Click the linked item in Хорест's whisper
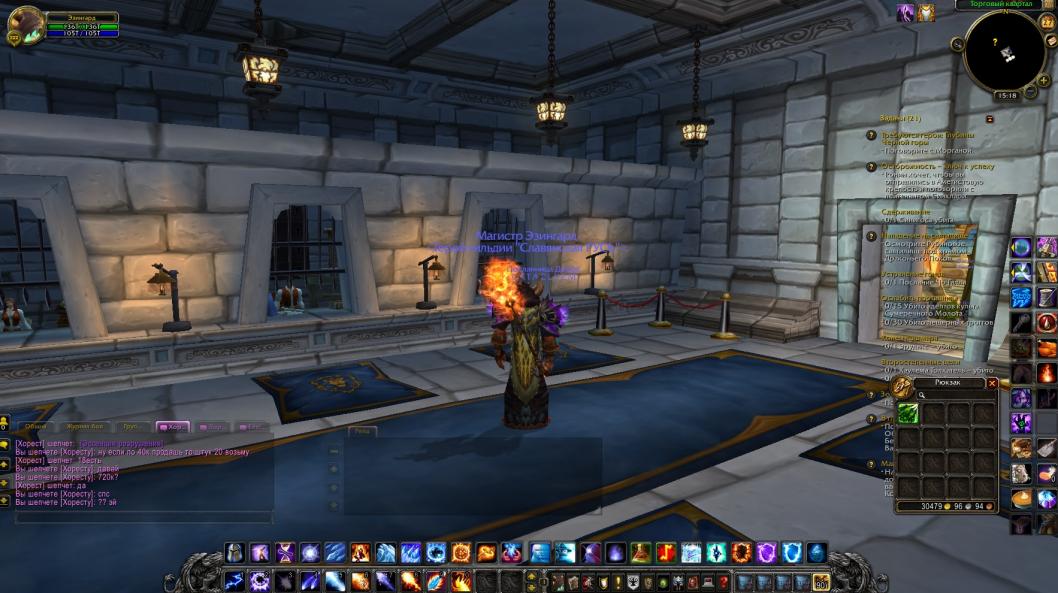The height and width of the screenshot is (593, 1058). click(119, 443)
